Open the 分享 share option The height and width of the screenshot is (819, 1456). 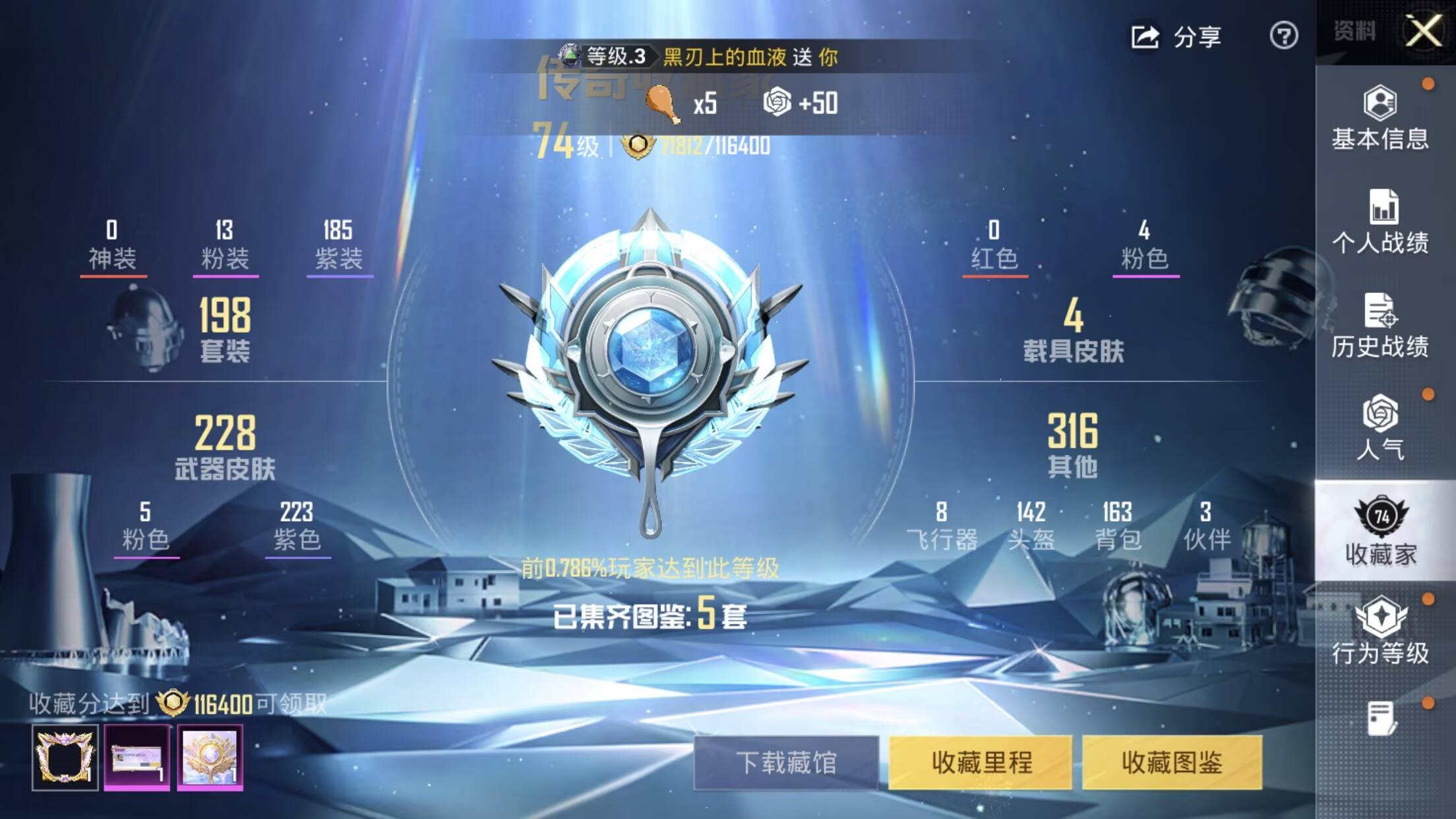(1177, 36)
